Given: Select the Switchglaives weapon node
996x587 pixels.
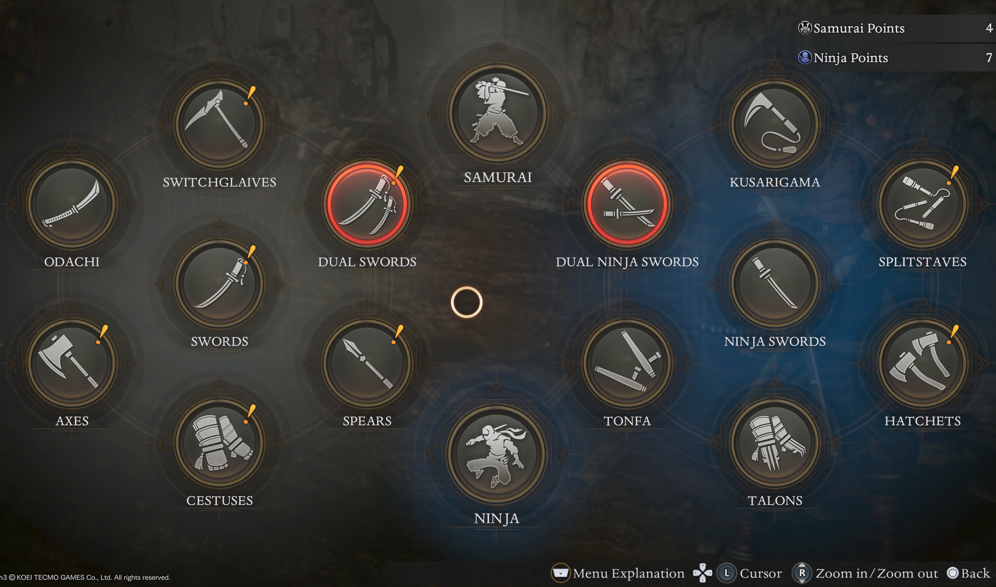Looking at the screenshot, I should [x=219, y=124].
